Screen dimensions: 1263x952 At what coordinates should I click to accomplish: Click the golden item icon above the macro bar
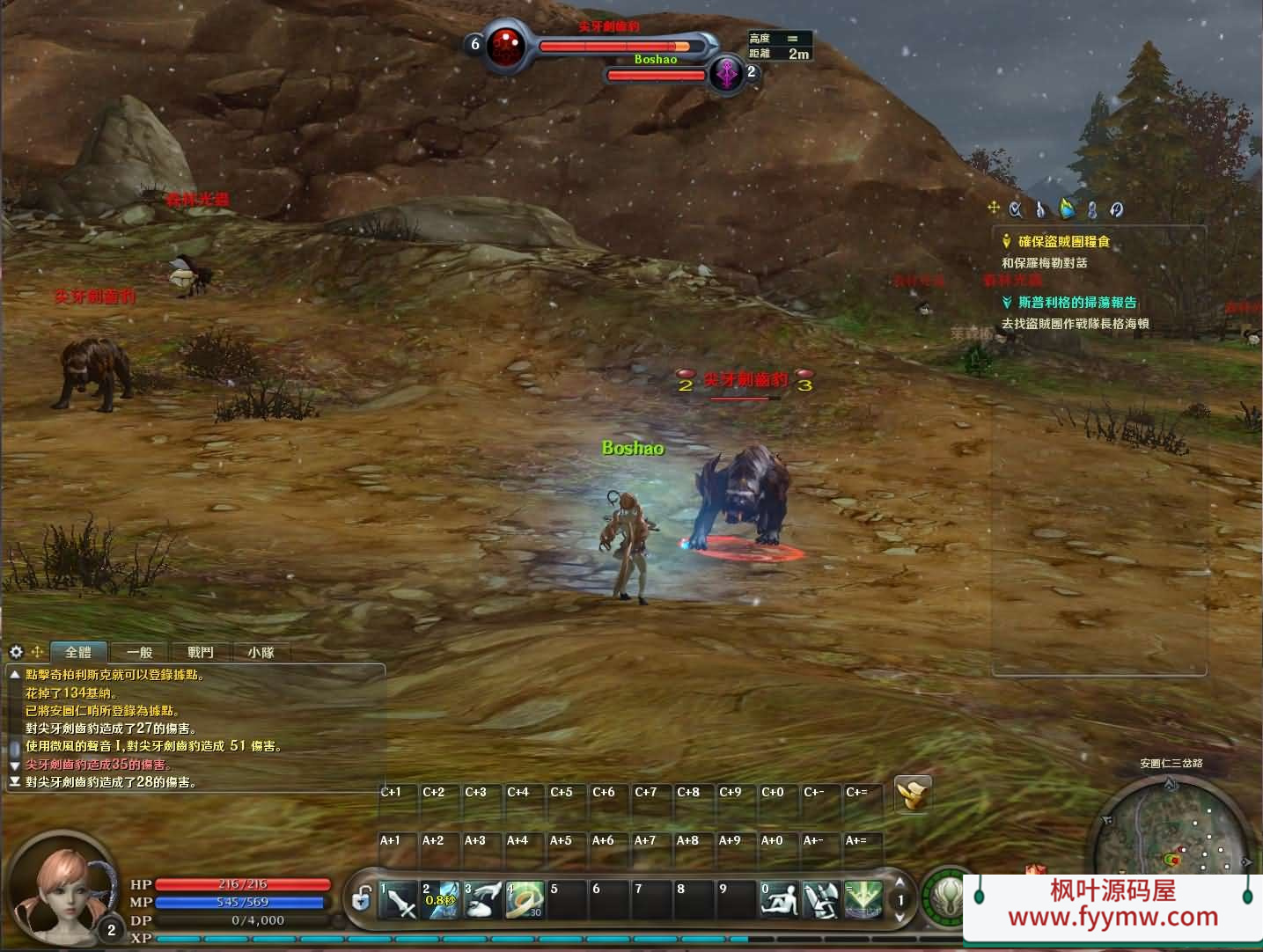[913, 795]
